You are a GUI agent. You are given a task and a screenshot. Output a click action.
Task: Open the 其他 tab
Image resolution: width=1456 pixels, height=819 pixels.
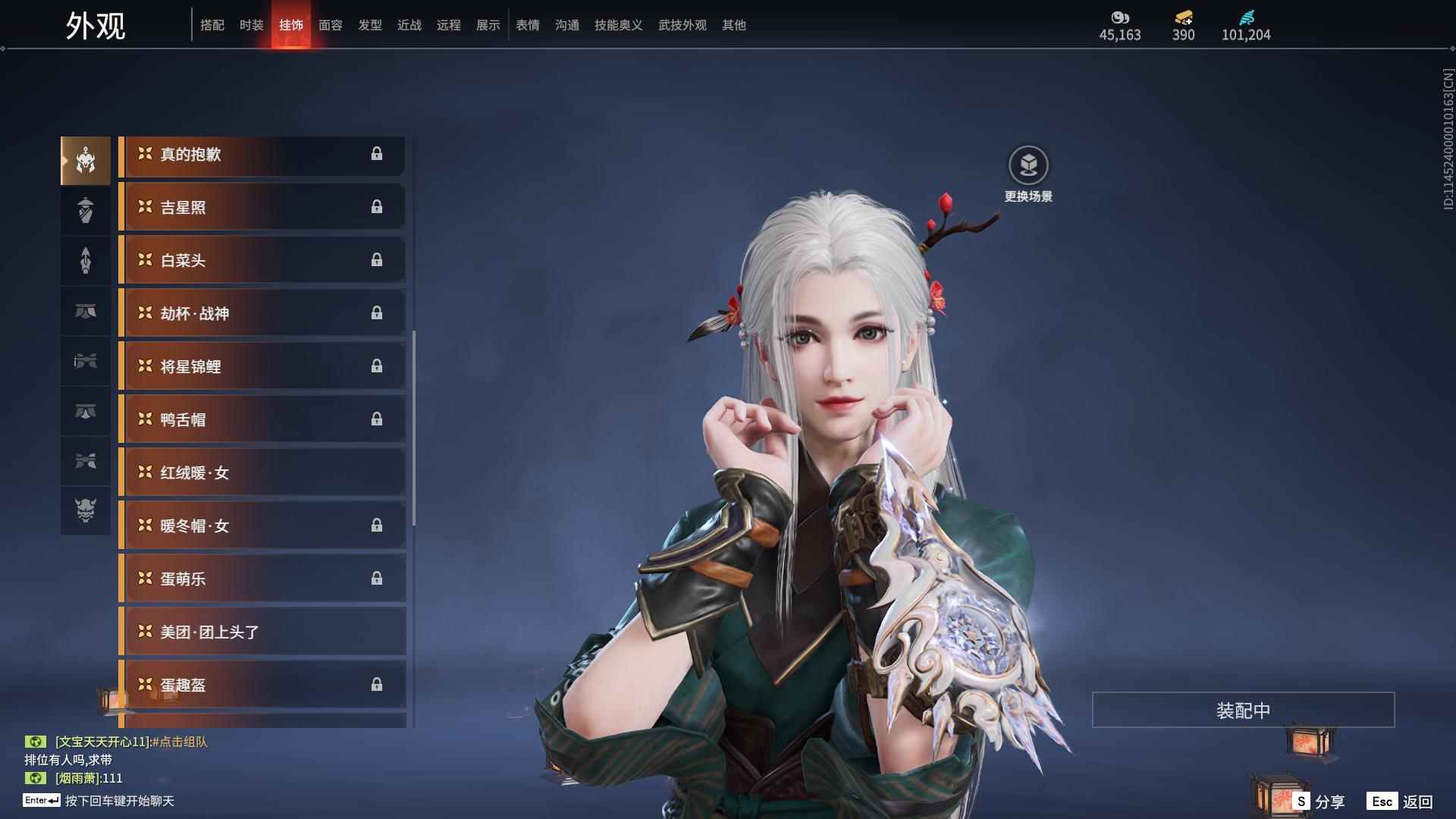(x=733, y=25)
